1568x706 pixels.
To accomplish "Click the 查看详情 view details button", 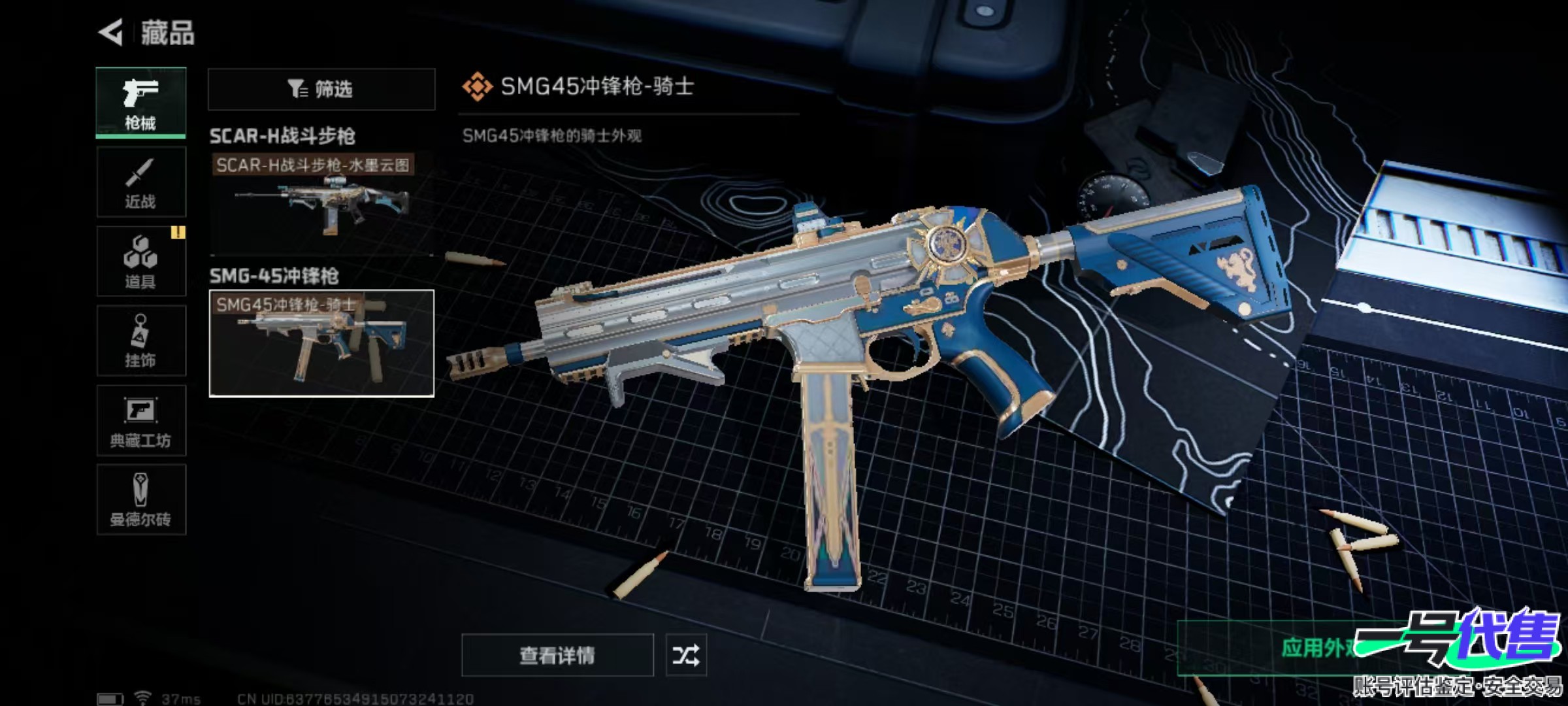I will [x=557, y=655].
